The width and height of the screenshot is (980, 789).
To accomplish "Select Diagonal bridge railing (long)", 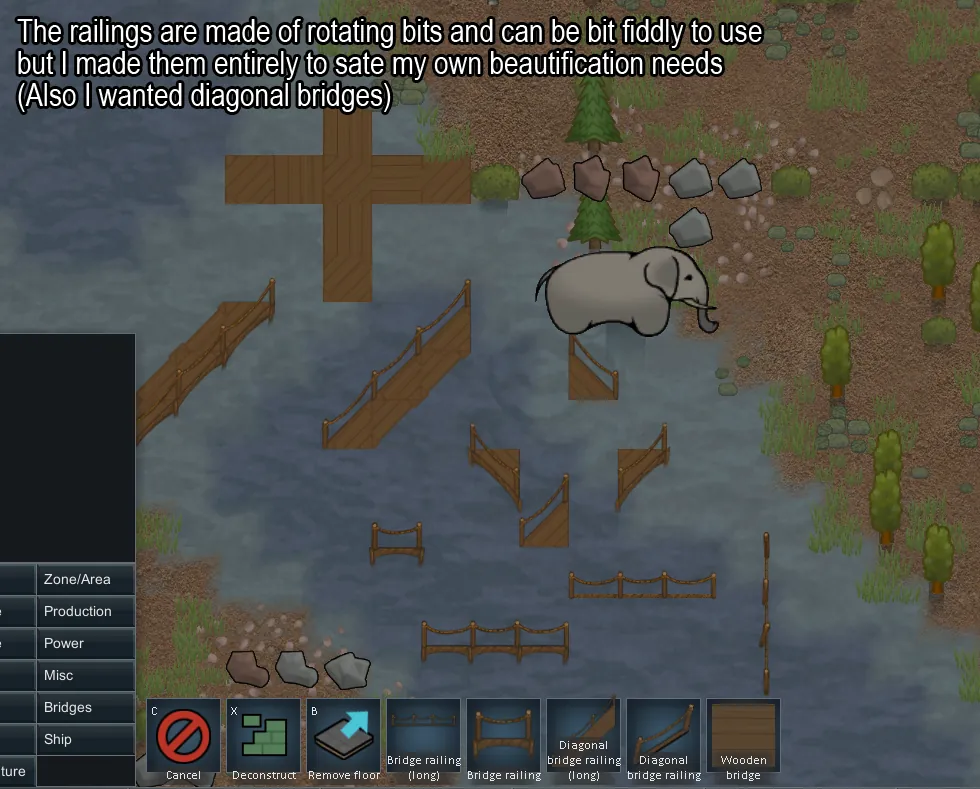I will tap(584, 740).
